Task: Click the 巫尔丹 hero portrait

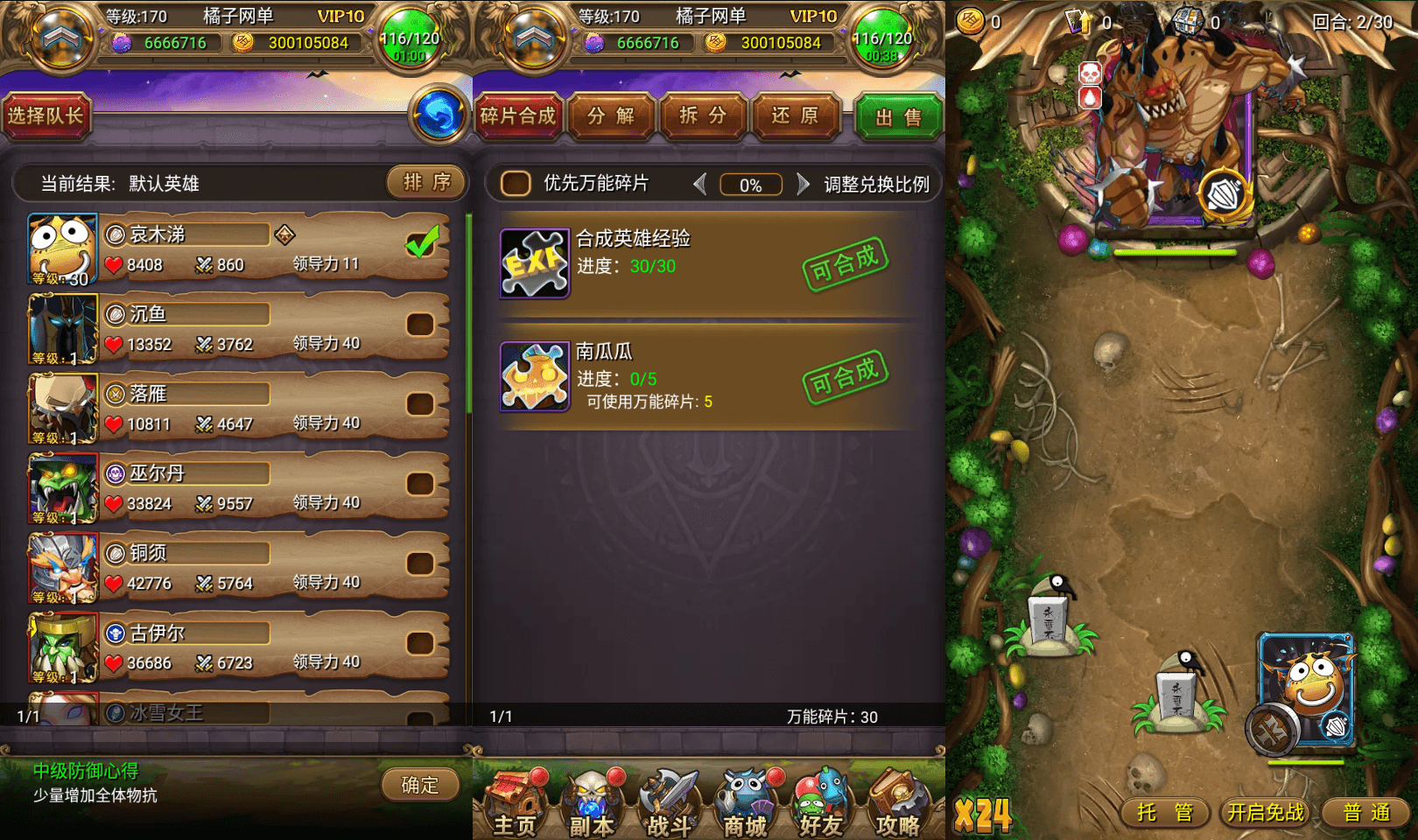Action: tap(61, 488)
